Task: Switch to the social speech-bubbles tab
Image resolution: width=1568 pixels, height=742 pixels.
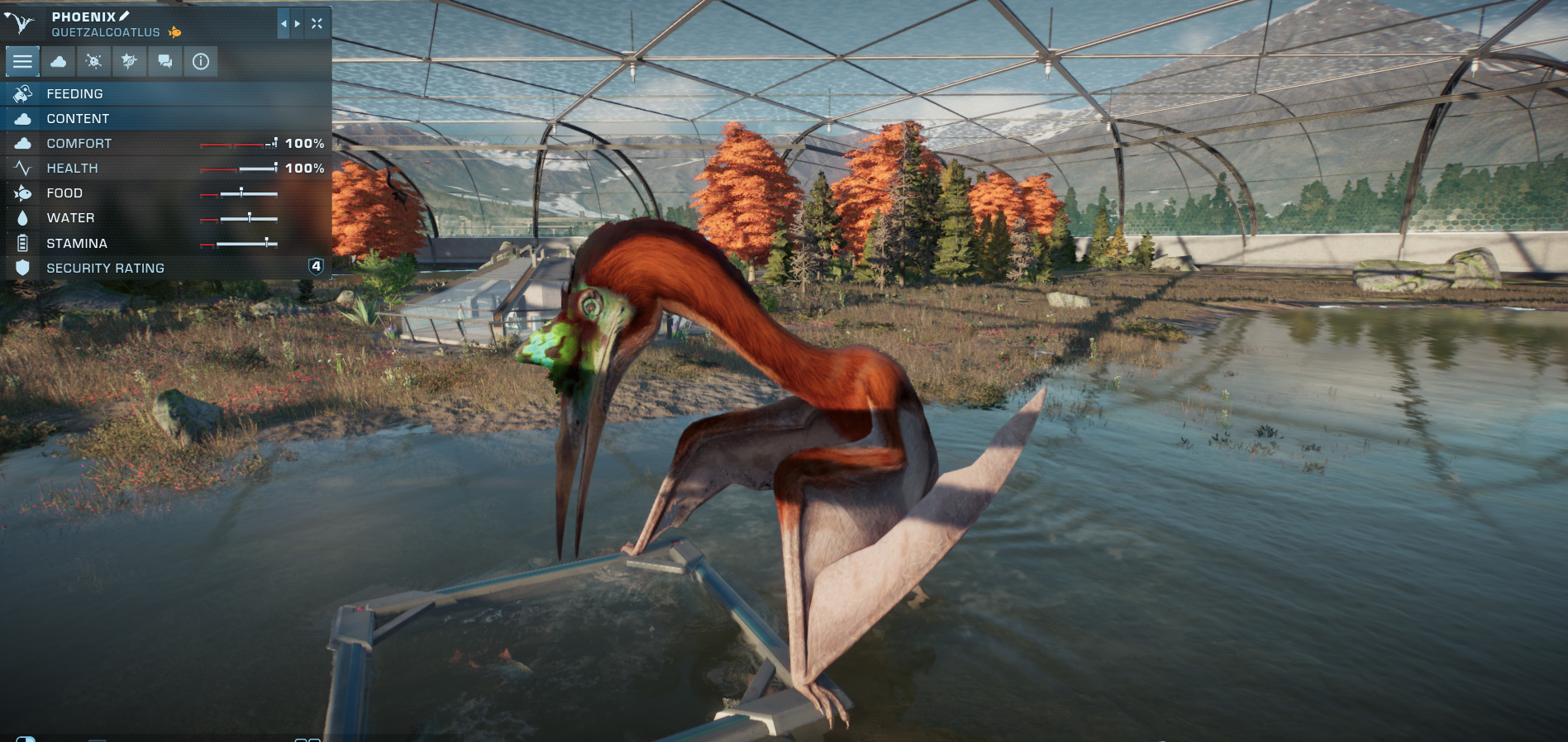Action: tap(164, 61)
